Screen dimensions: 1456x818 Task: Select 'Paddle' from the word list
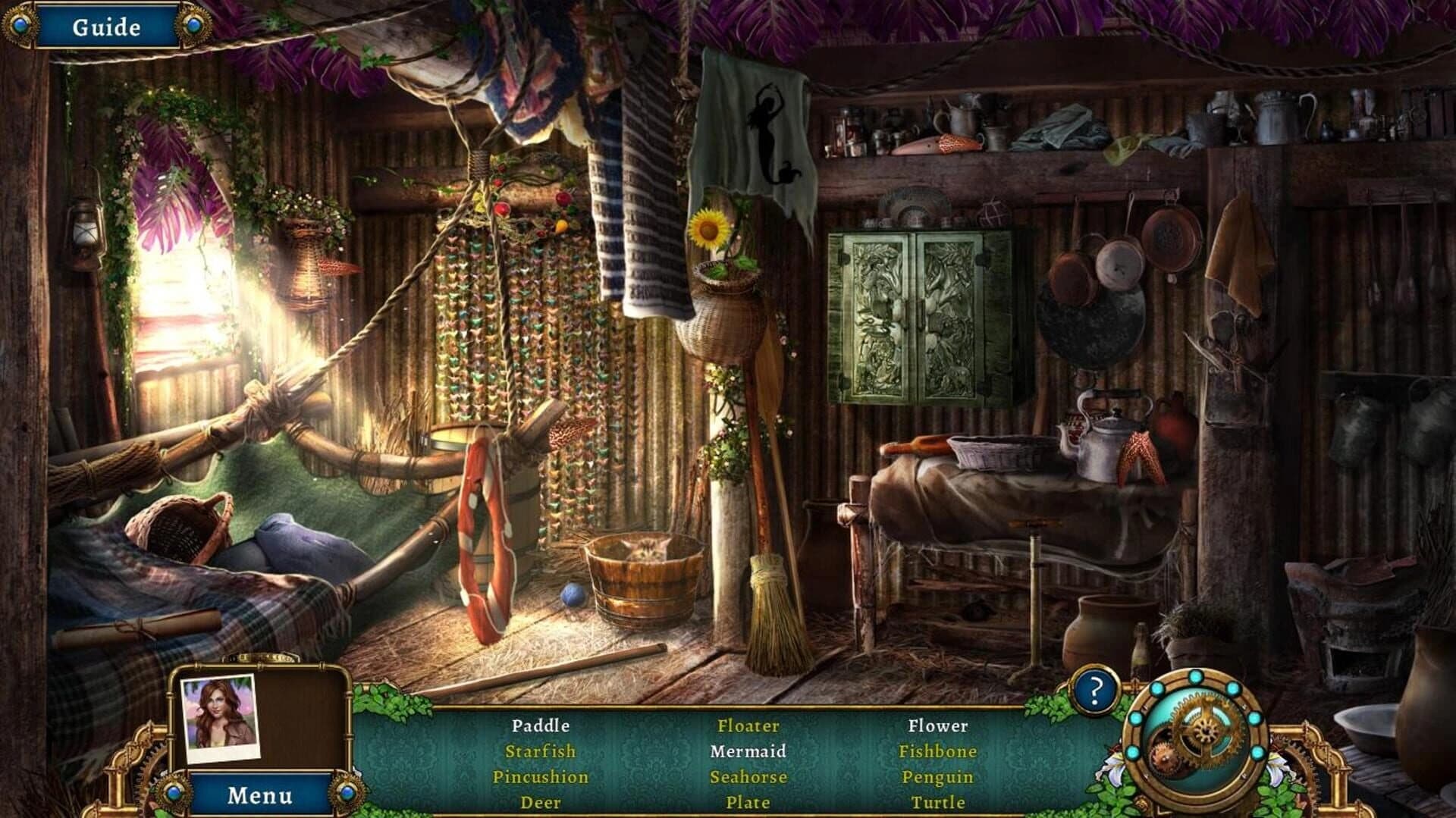coord(540,726)
